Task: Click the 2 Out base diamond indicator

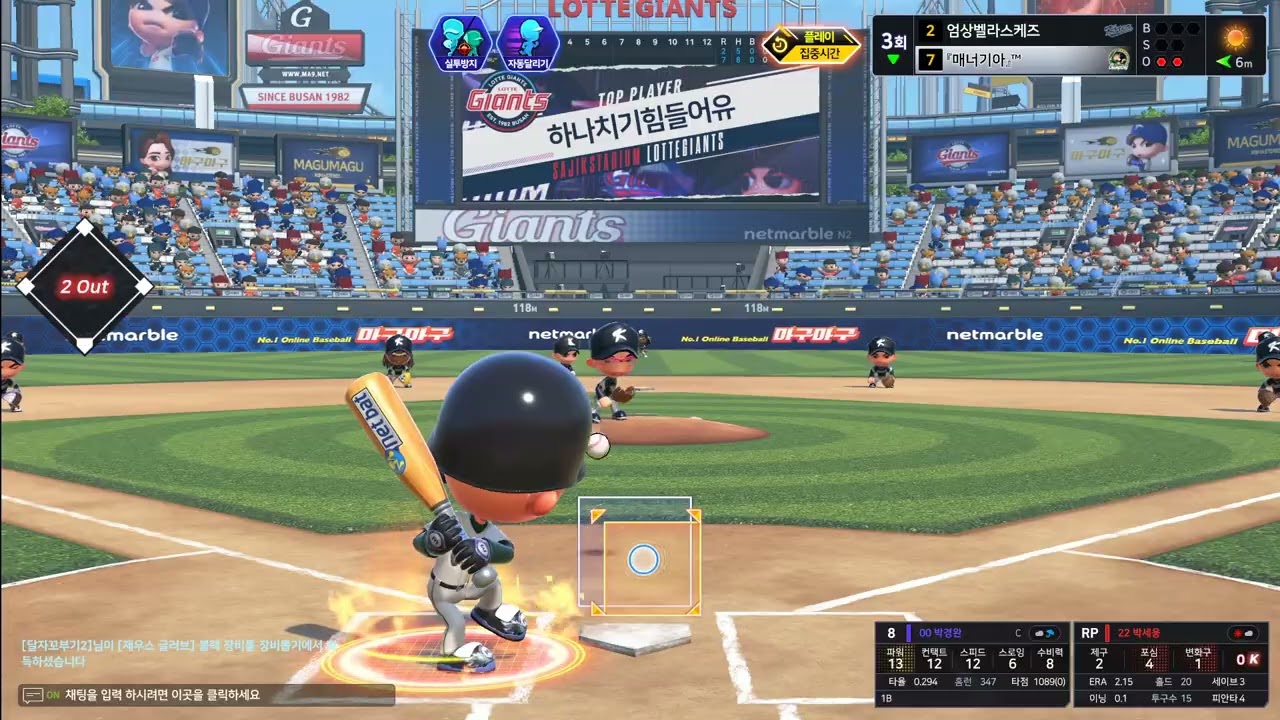Action: pos(85,287)
